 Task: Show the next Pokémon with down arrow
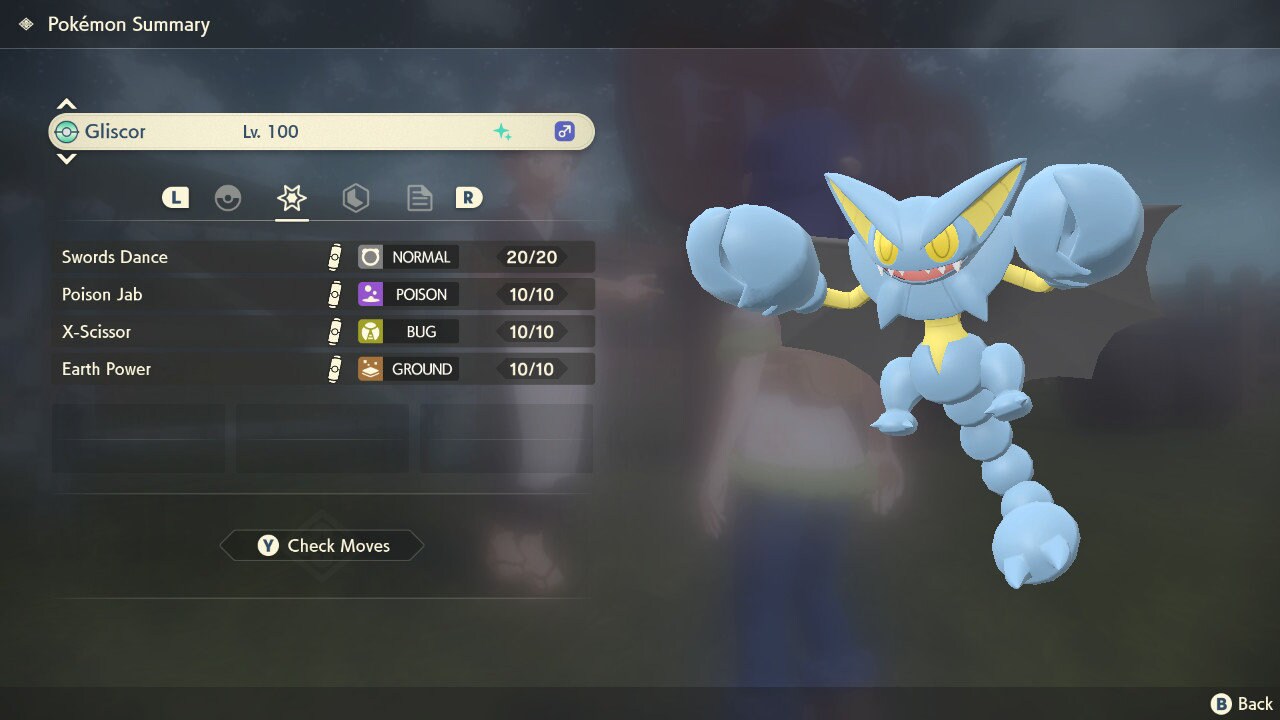pyautogui.click(x=66, y=158)
